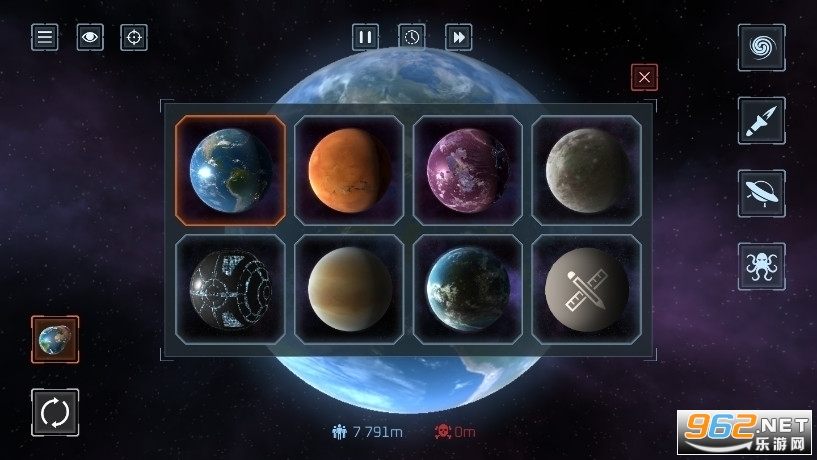The image size is (817, 460).
Task: Activate the crosshair target button
Action: pos(134,38)
